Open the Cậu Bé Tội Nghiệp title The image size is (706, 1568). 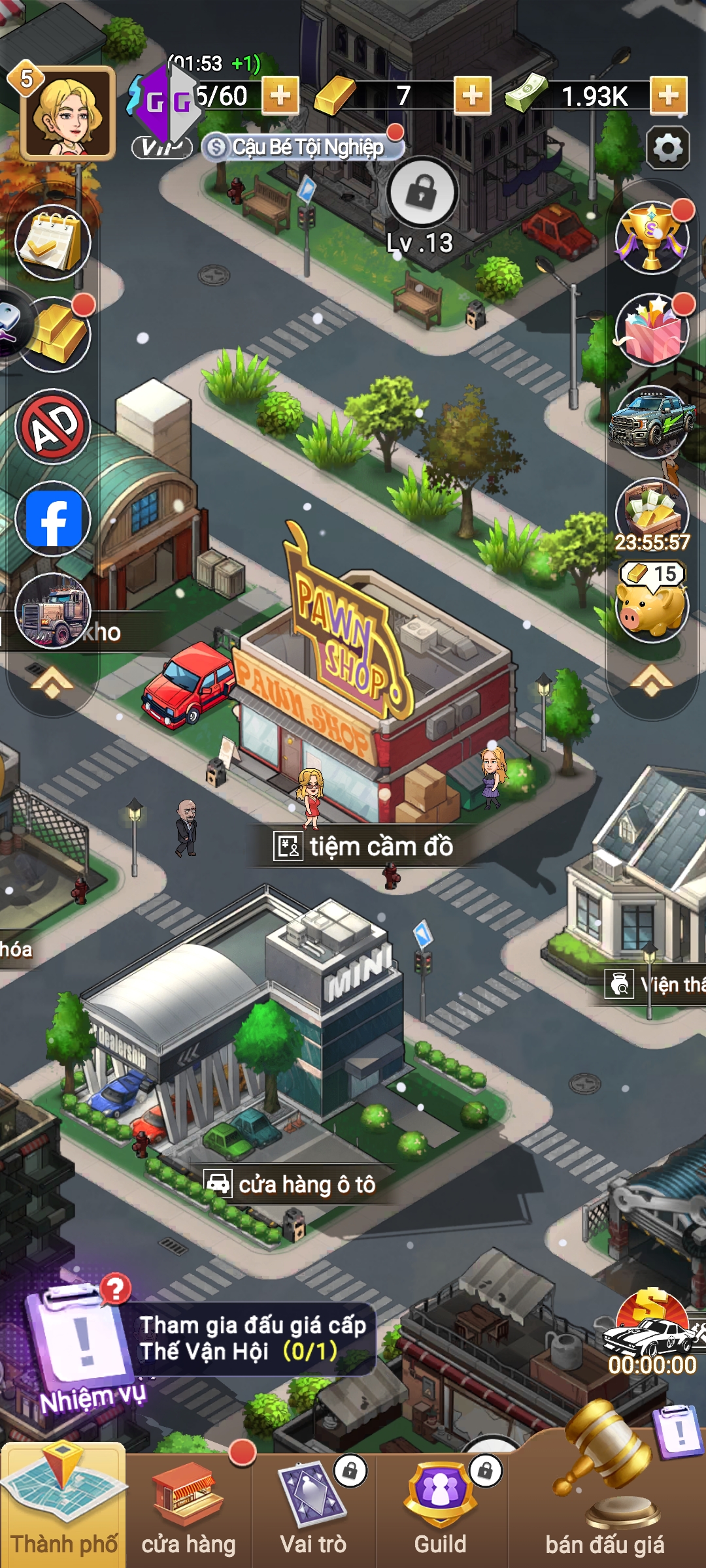(x=303, y=148)
